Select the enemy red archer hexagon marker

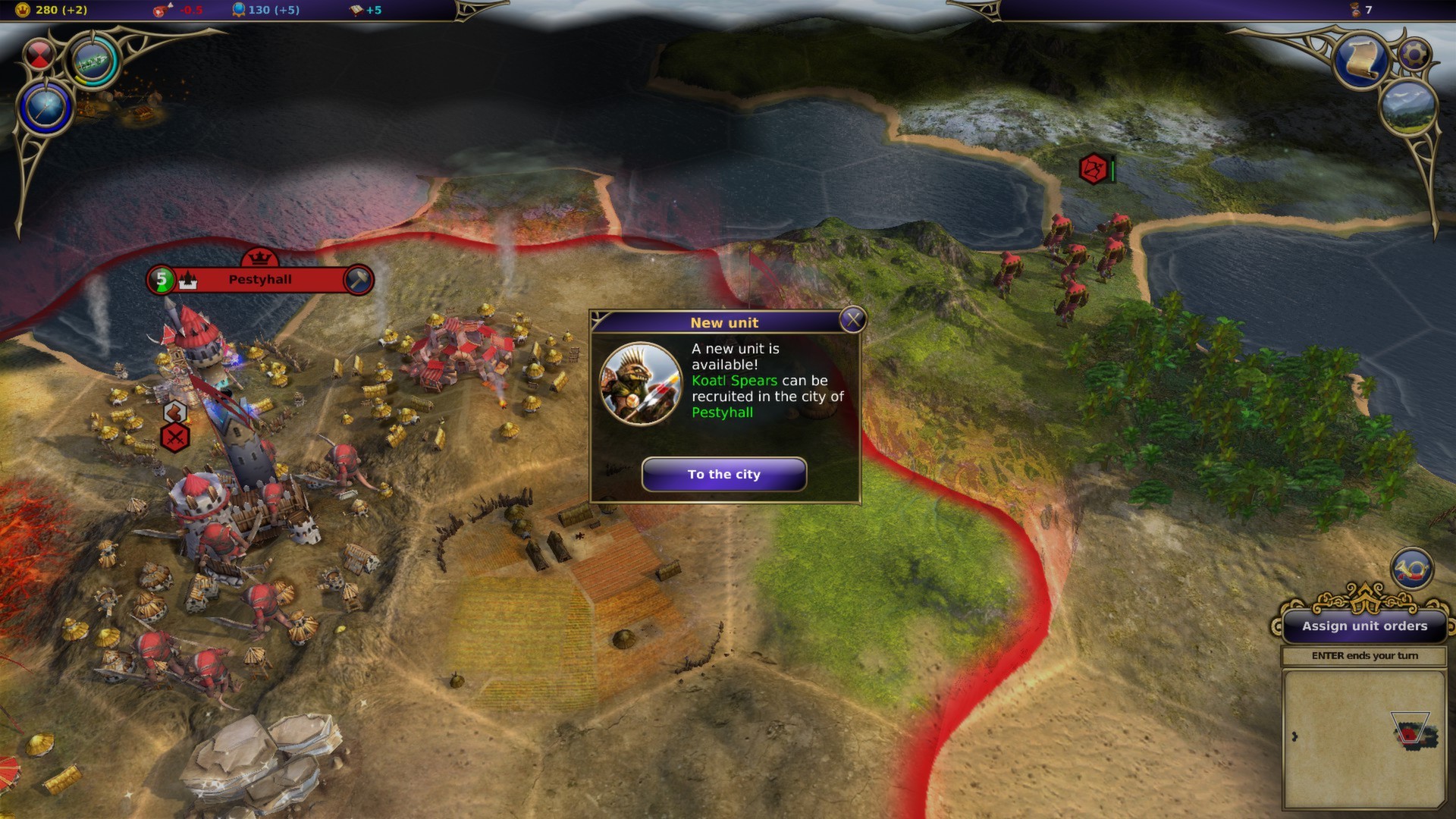(1094, 168)
